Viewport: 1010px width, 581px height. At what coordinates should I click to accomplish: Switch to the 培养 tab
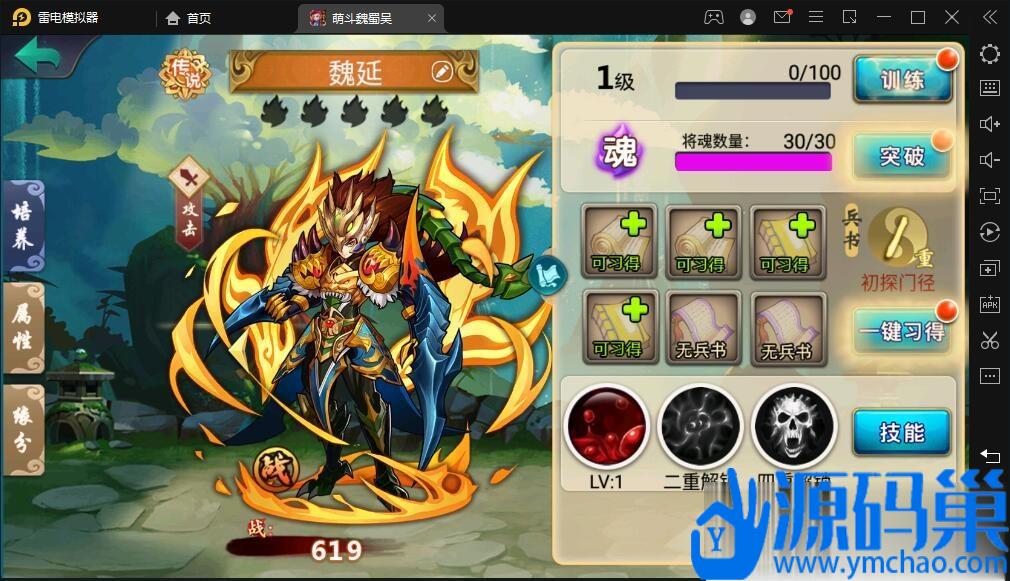pyautogui.click(x=22, y=226)
